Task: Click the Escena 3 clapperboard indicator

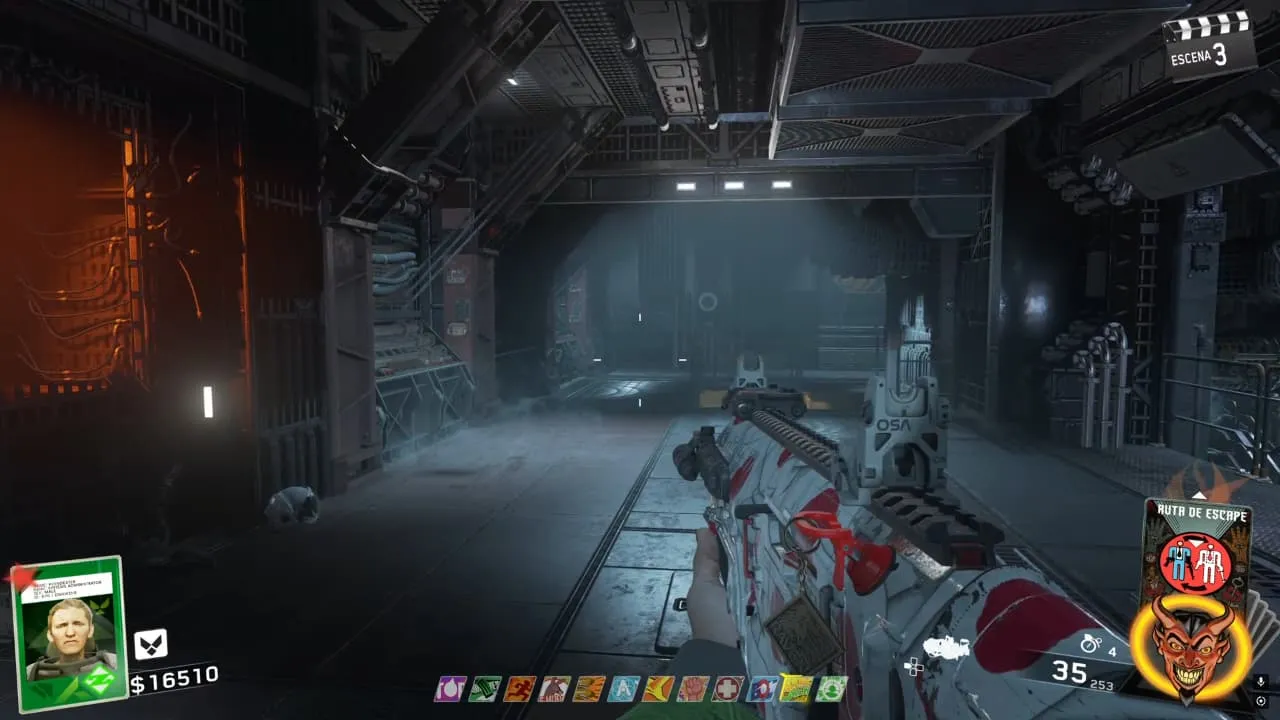Action: [1209, 43]
